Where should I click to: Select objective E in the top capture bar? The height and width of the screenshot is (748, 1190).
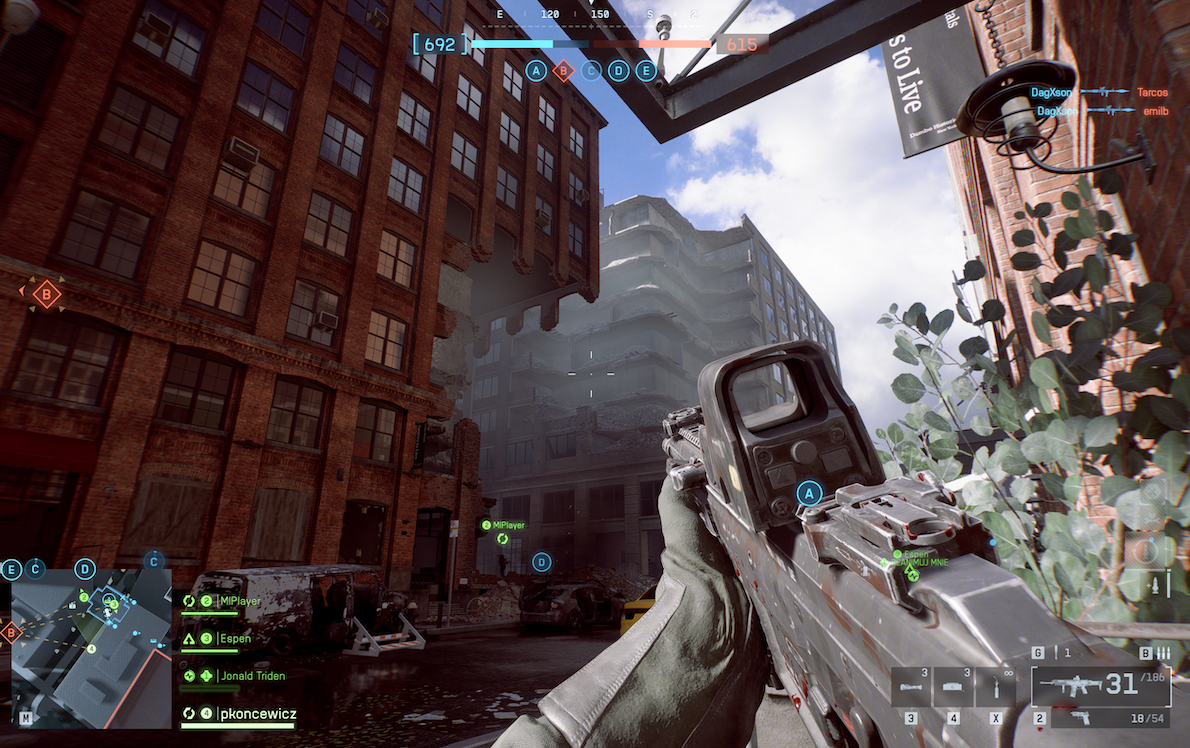tap(646, 71)
